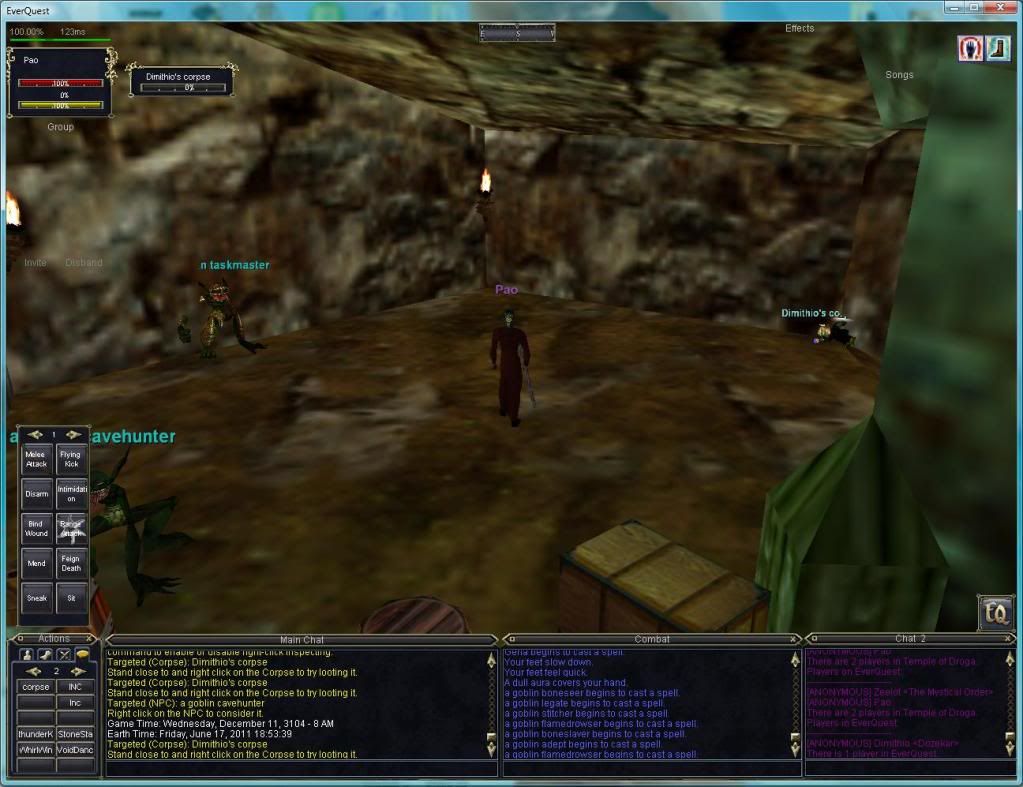Select the hand buff effect icon
This screenshot has height=787, width=1023.
pos(970,48)
